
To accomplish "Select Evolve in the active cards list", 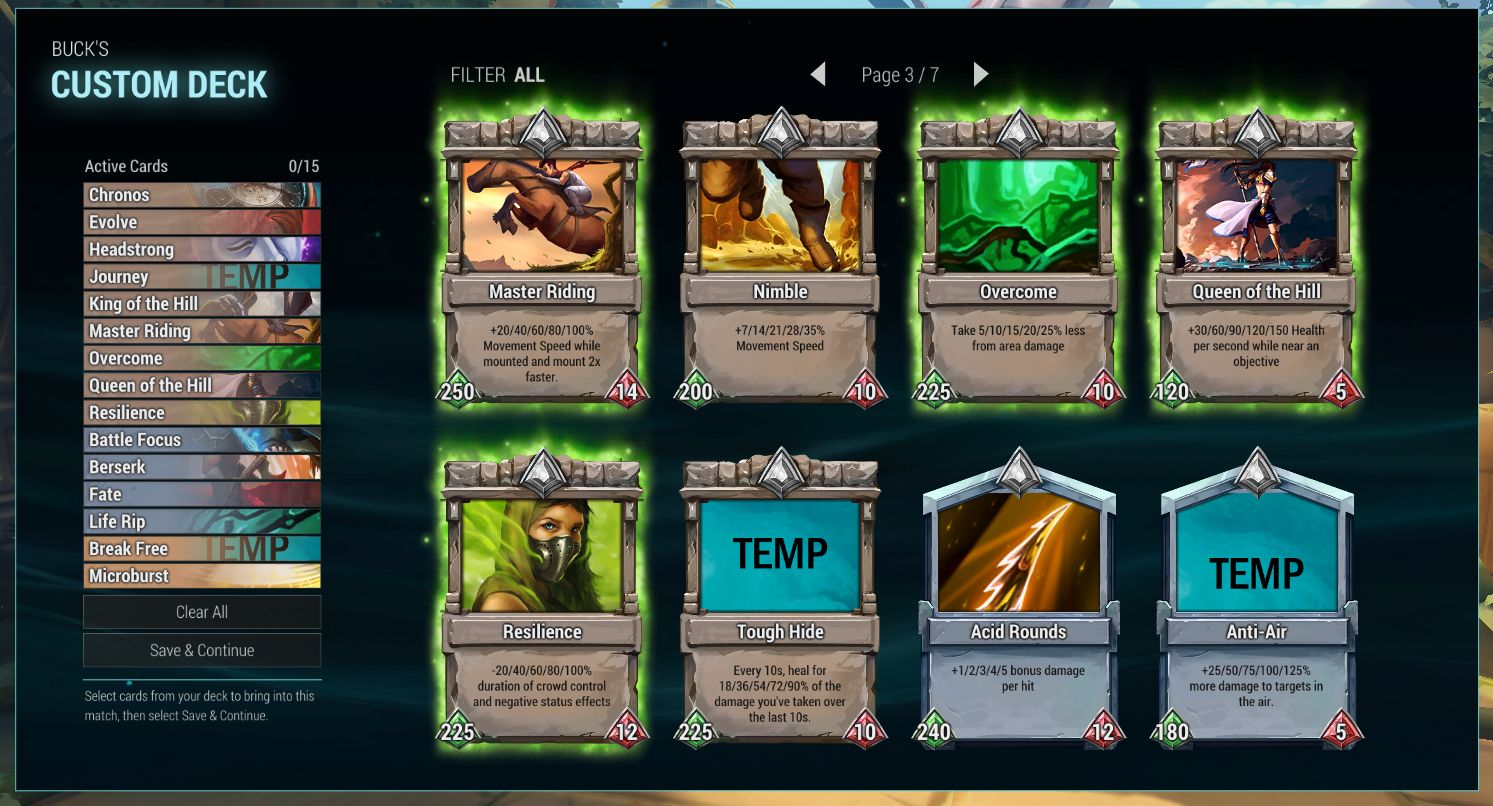I will [202, 222].
